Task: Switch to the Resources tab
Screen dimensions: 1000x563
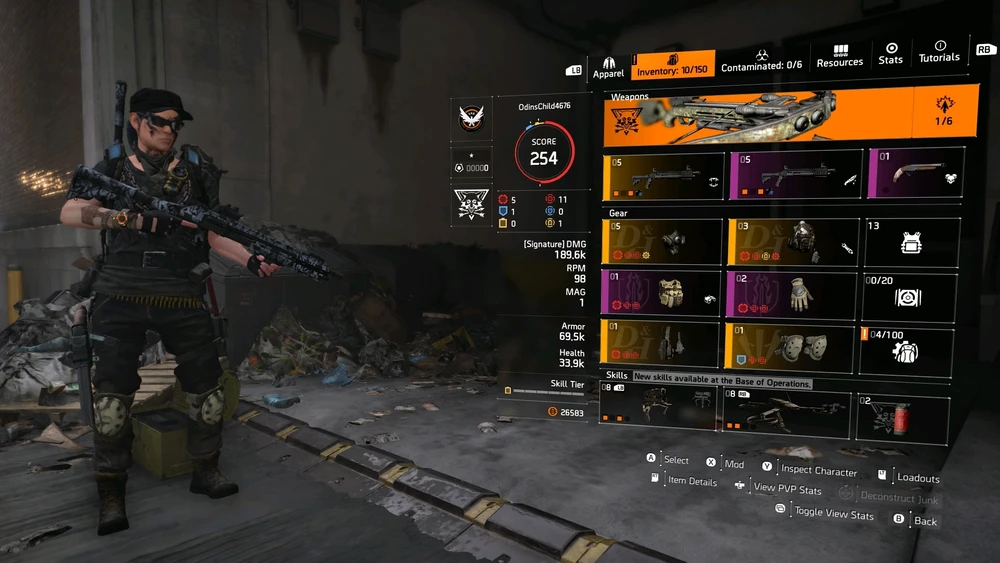Action: [840, 56]
